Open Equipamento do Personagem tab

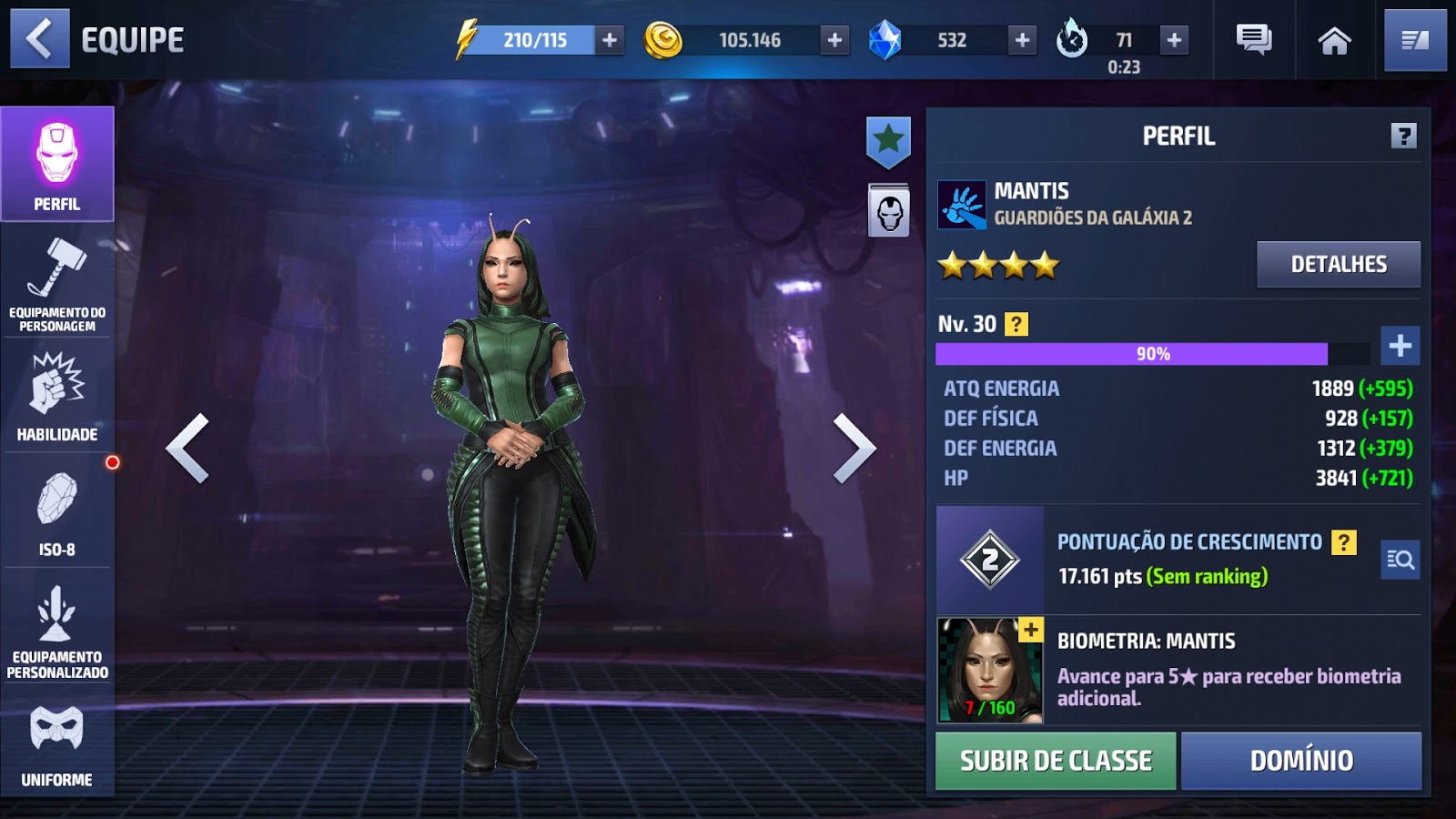tap(57, 283)
